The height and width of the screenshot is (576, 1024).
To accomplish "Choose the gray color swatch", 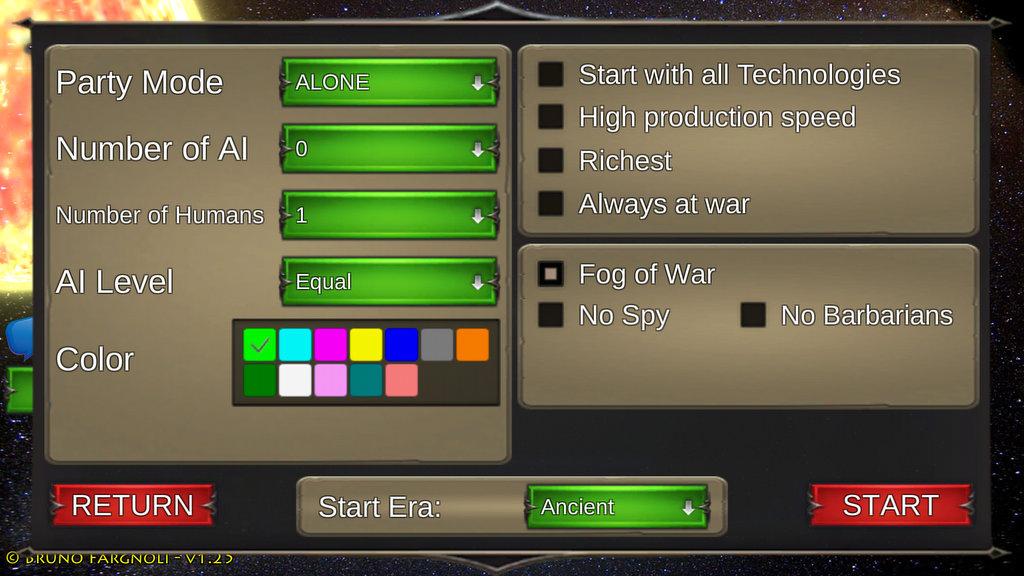I will [437, 345].
